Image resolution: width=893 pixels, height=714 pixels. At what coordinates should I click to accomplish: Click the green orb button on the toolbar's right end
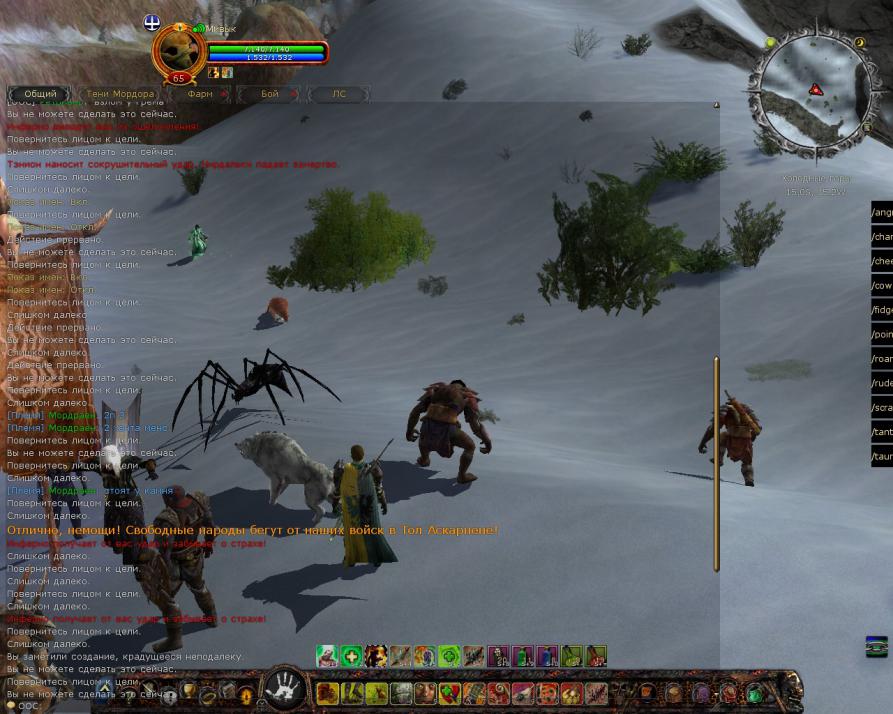pos(754,693)
